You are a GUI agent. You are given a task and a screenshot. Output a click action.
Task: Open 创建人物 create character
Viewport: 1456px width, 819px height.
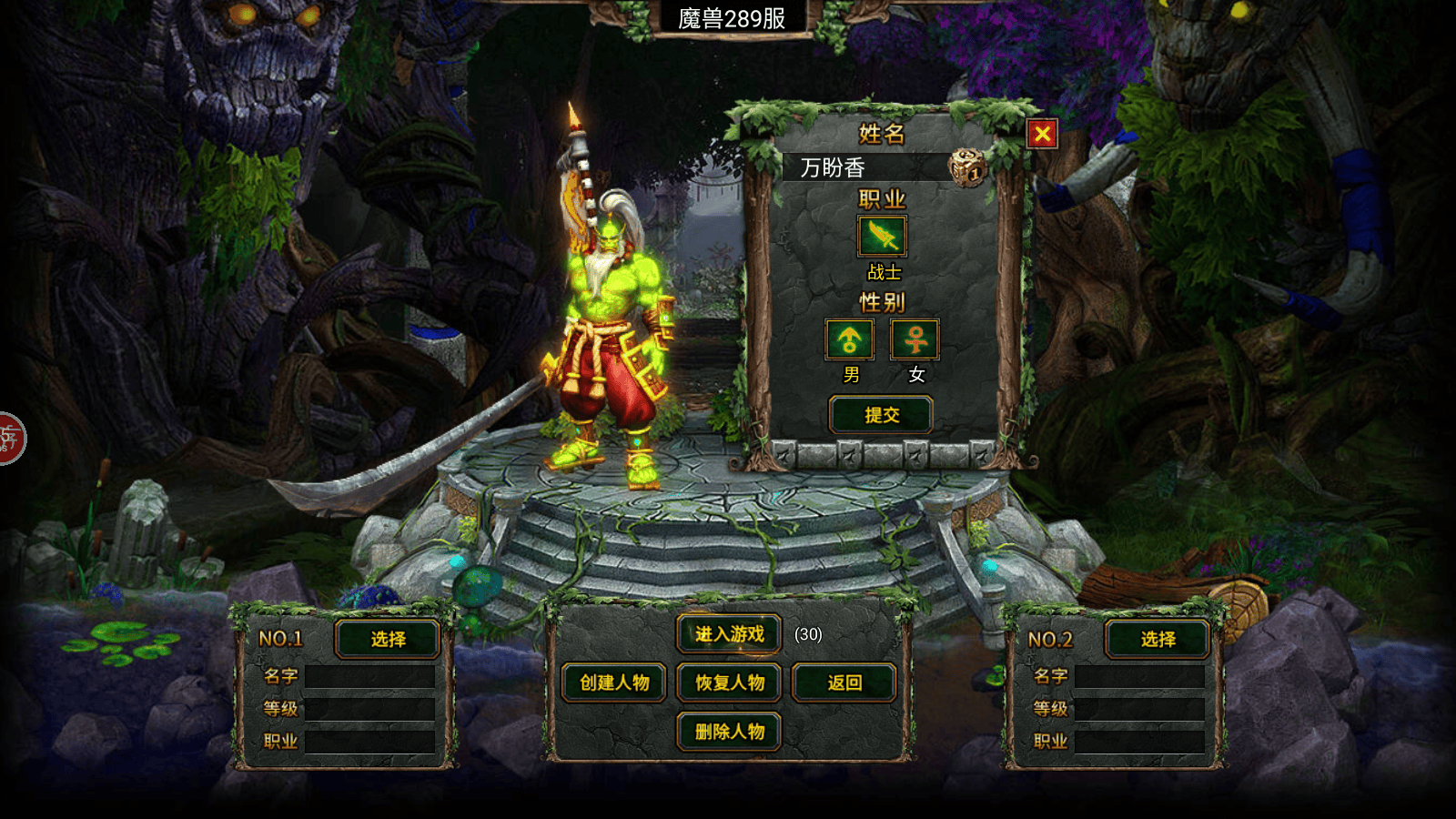614,682
